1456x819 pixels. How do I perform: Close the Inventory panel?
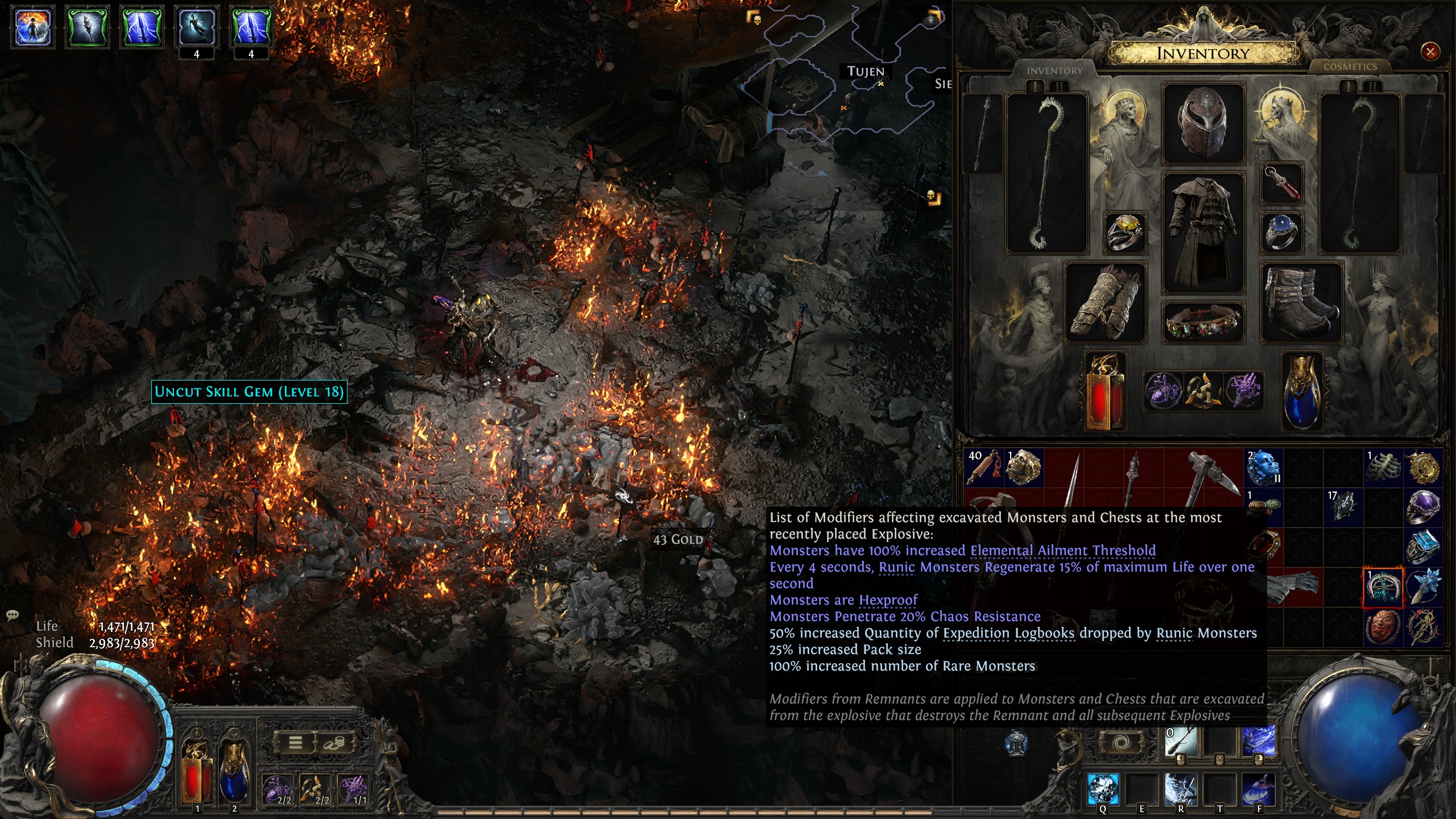tap(1430, 52)
